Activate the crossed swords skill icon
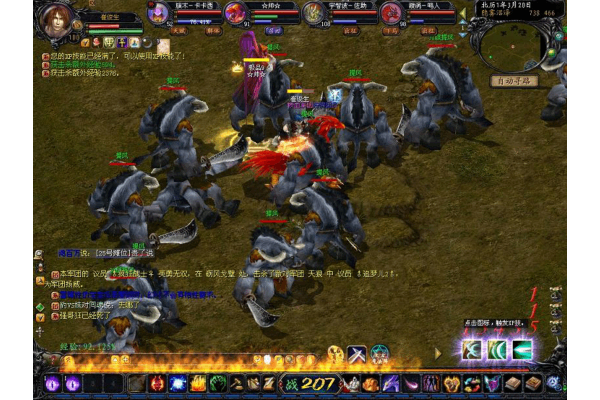The image size is (600, 400). pyautogui.click(x=357, y=353)
